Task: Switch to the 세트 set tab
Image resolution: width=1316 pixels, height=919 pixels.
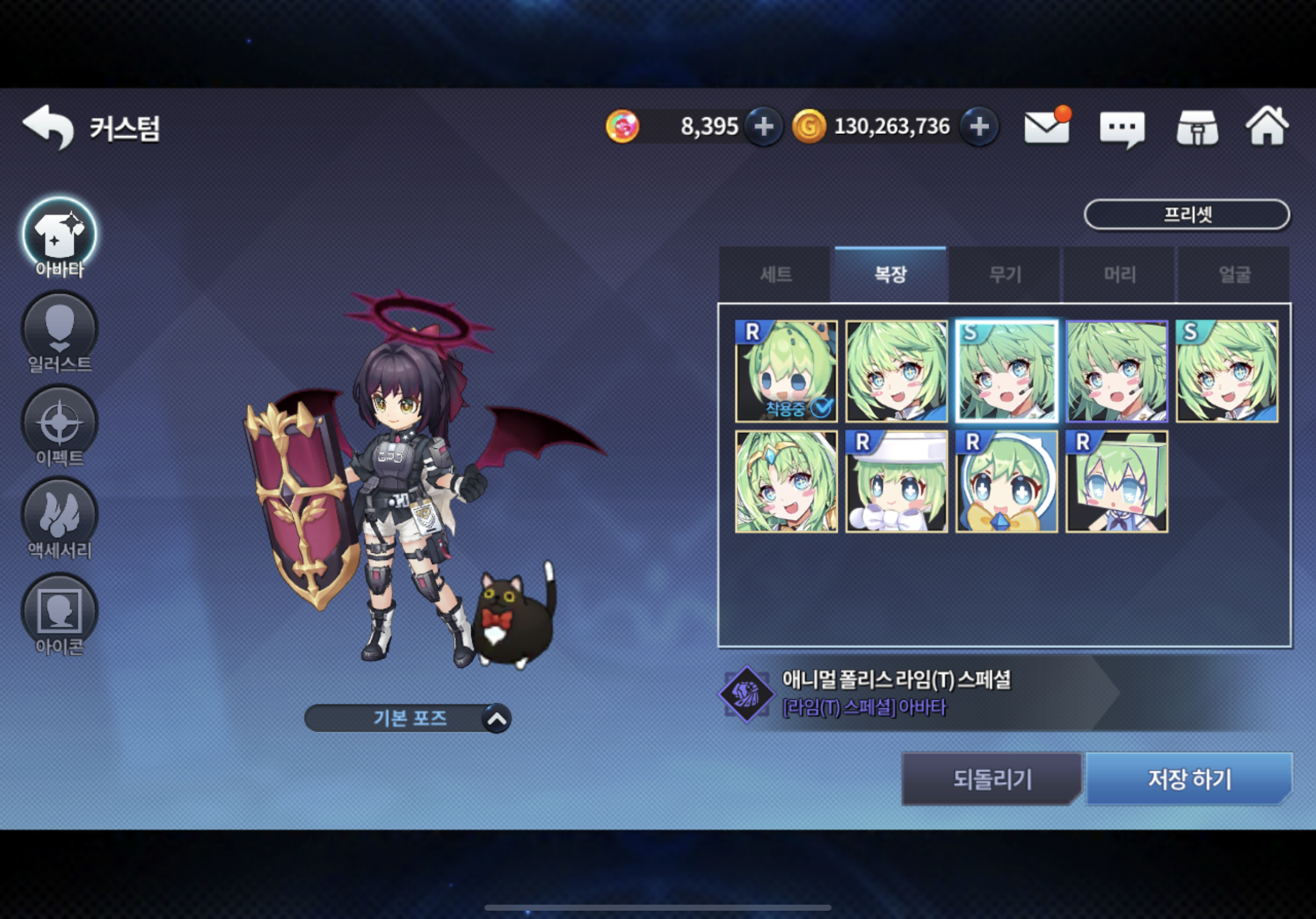Action: [x=776, y=274]
